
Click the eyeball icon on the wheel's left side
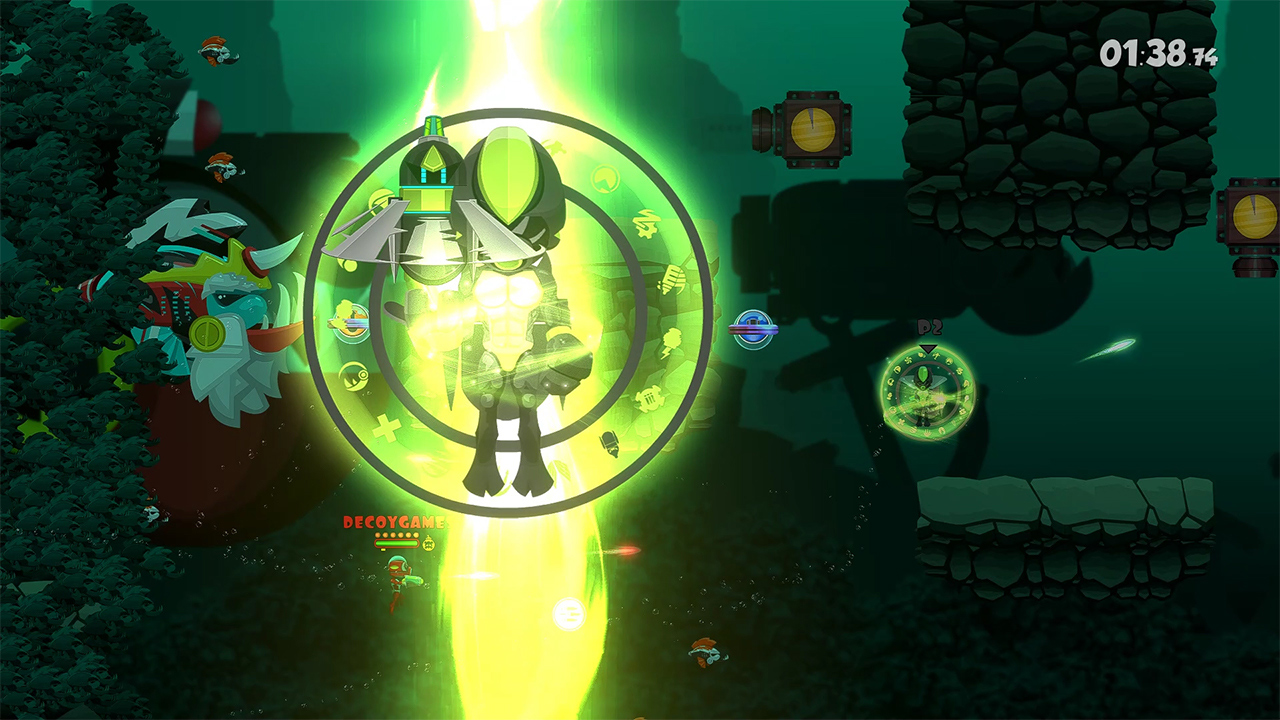(354, 374)
